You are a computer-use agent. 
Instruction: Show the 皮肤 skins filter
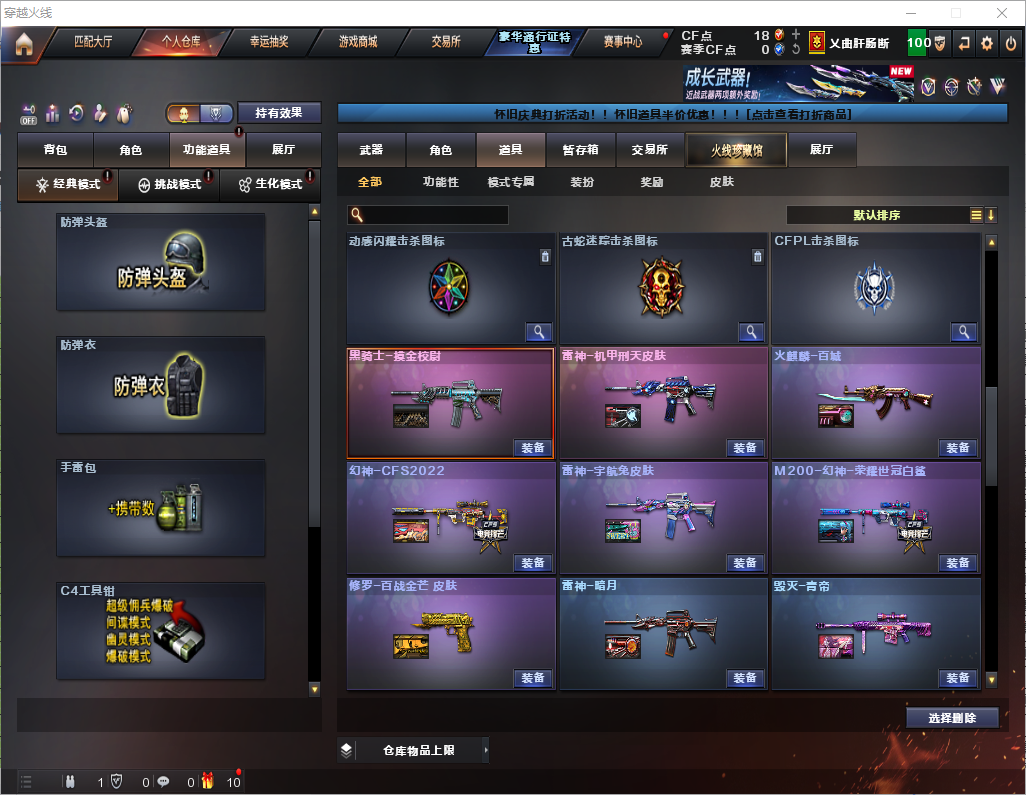tap(721, 182)
